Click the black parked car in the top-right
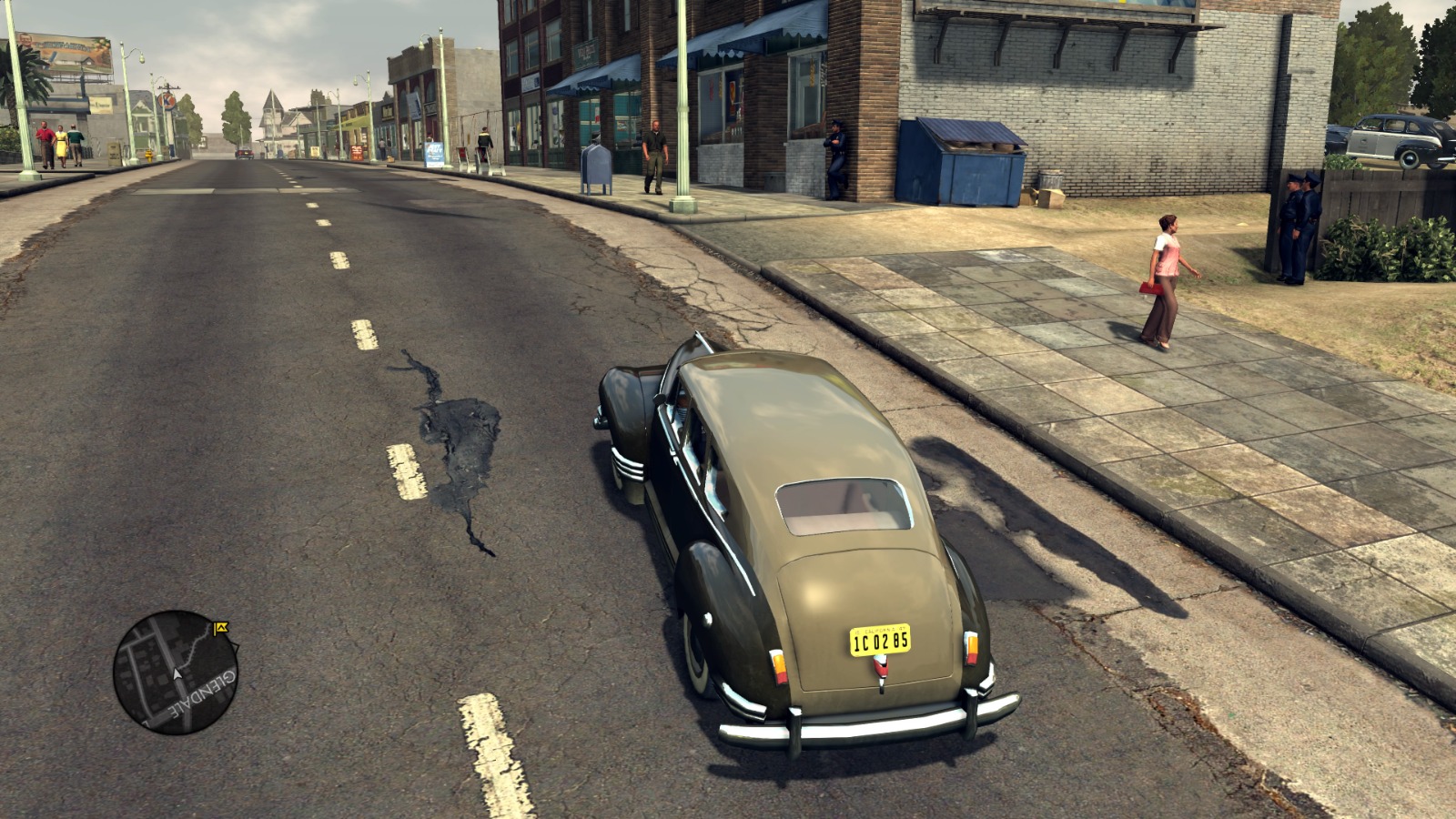This screenshot has width=1456, height=819. [x=1392, y=136]
